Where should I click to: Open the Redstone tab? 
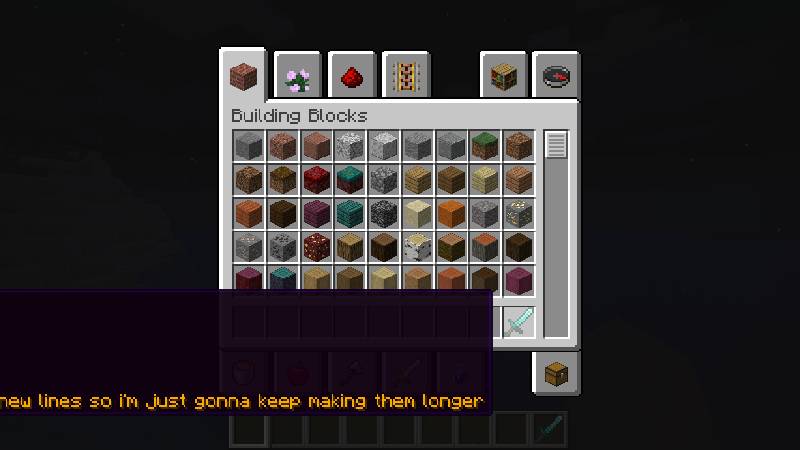pos(351,76)
